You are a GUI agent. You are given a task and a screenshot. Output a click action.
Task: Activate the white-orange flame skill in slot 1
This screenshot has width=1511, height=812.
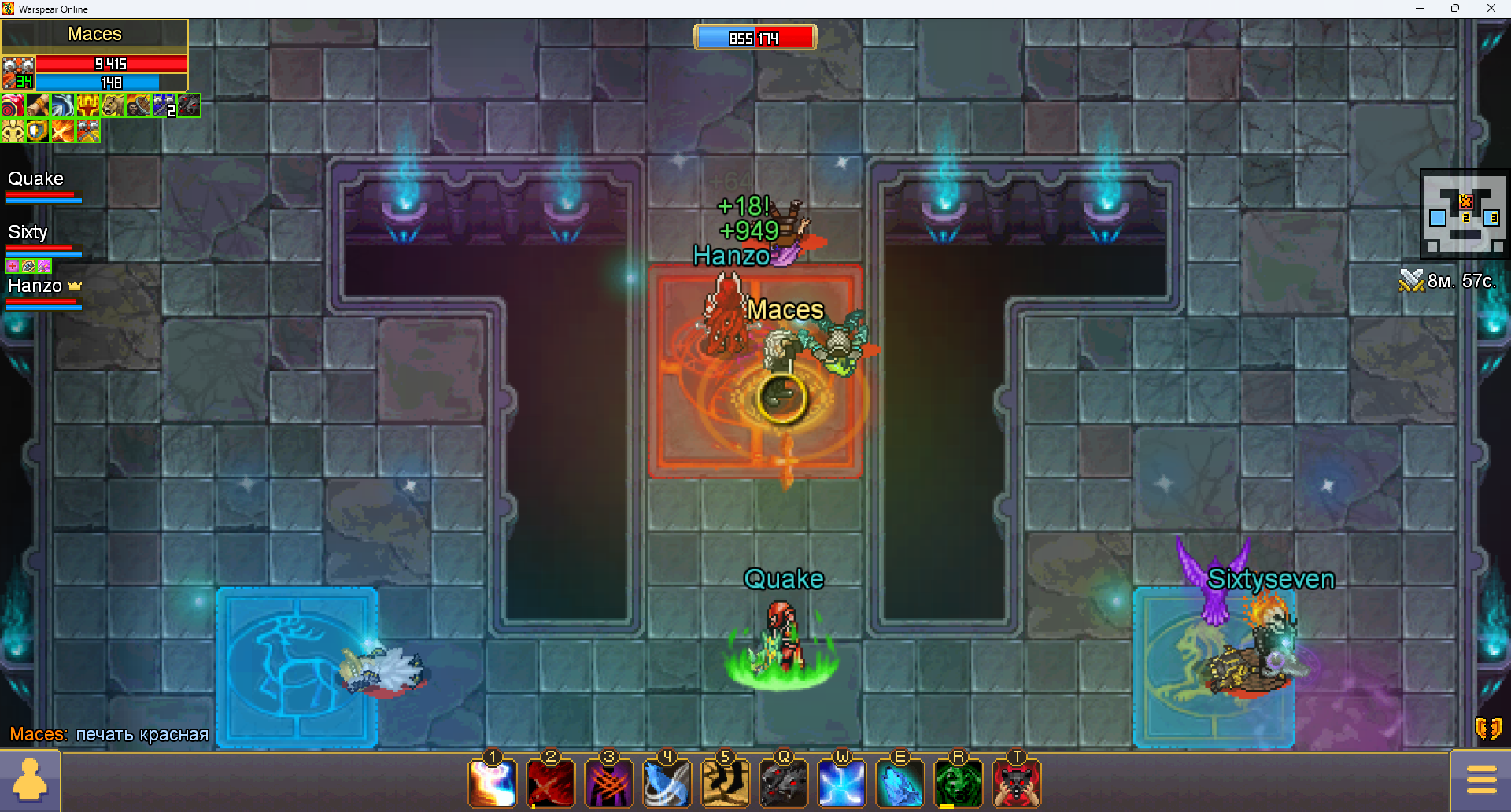[x=493, y=784]
